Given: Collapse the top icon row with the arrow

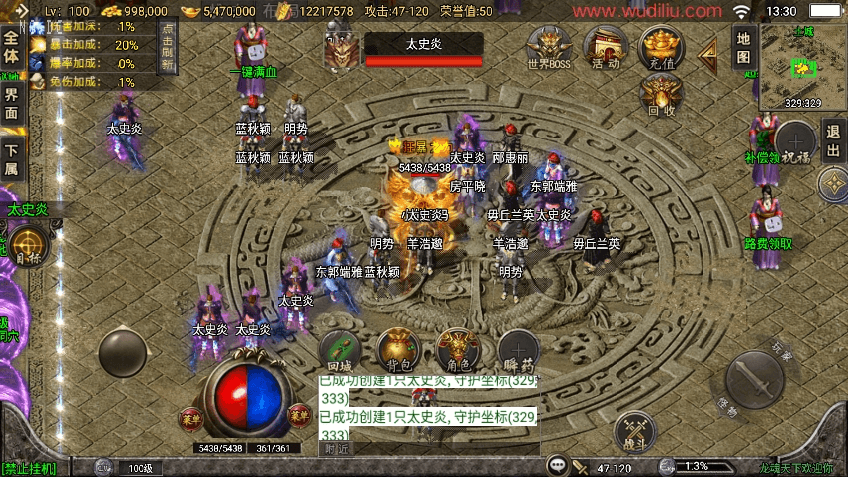Looking at the screenshot, I should pos(708,51).
